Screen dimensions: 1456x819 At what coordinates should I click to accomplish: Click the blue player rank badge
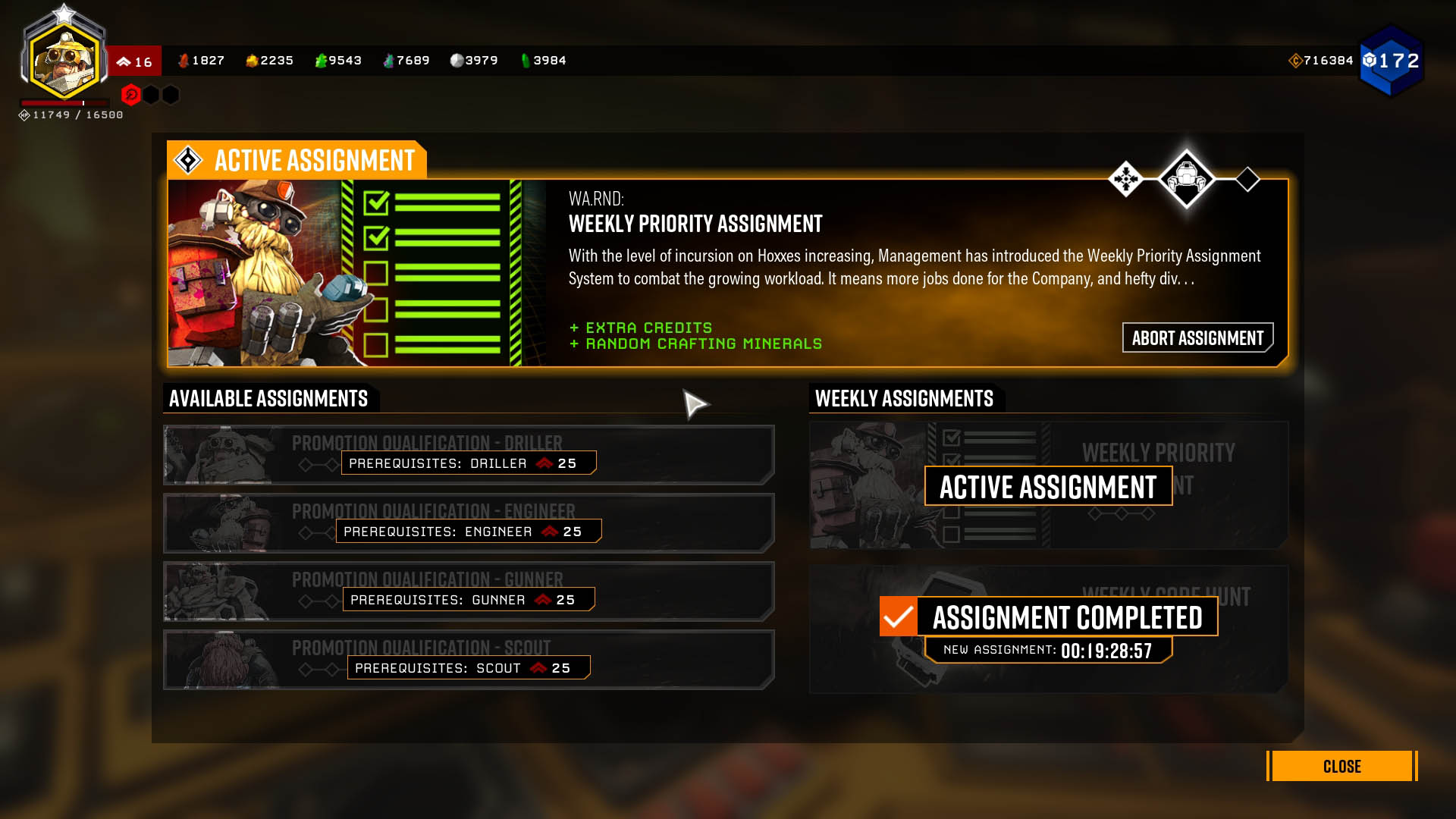tap(1391, 61)
